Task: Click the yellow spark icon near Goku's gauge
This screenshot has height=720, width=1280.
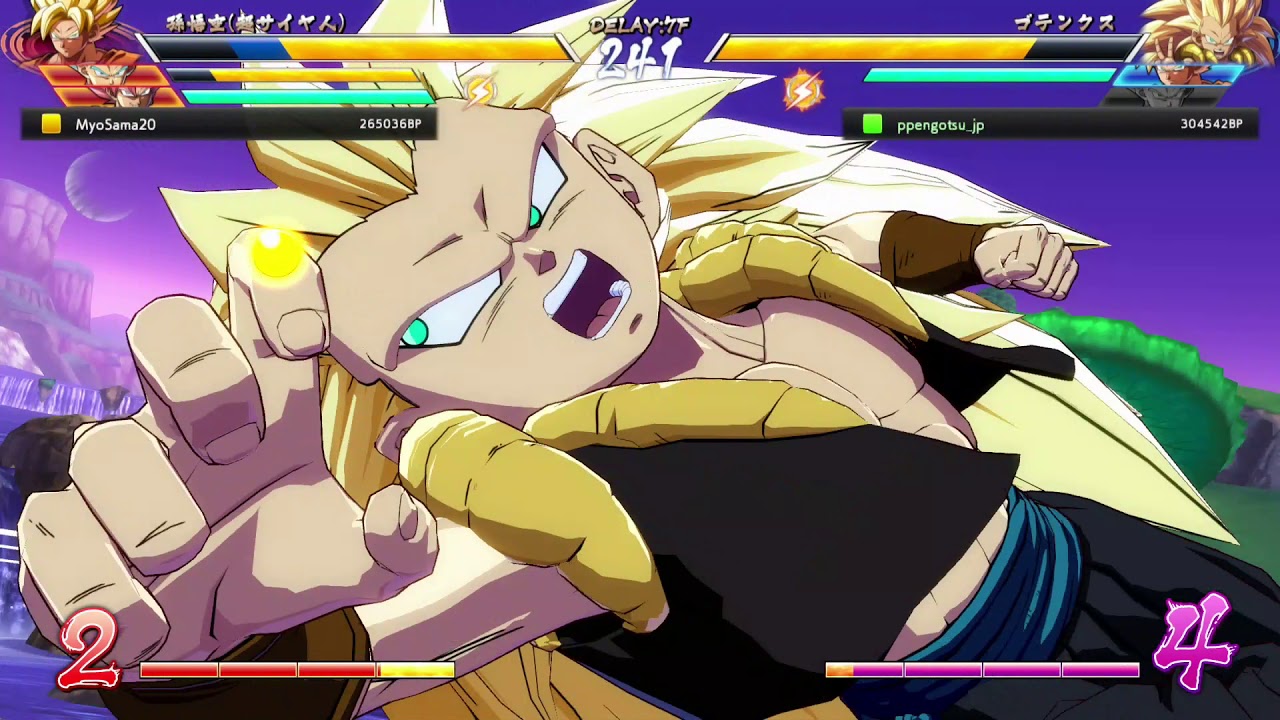Action: [x=479, y=88]
